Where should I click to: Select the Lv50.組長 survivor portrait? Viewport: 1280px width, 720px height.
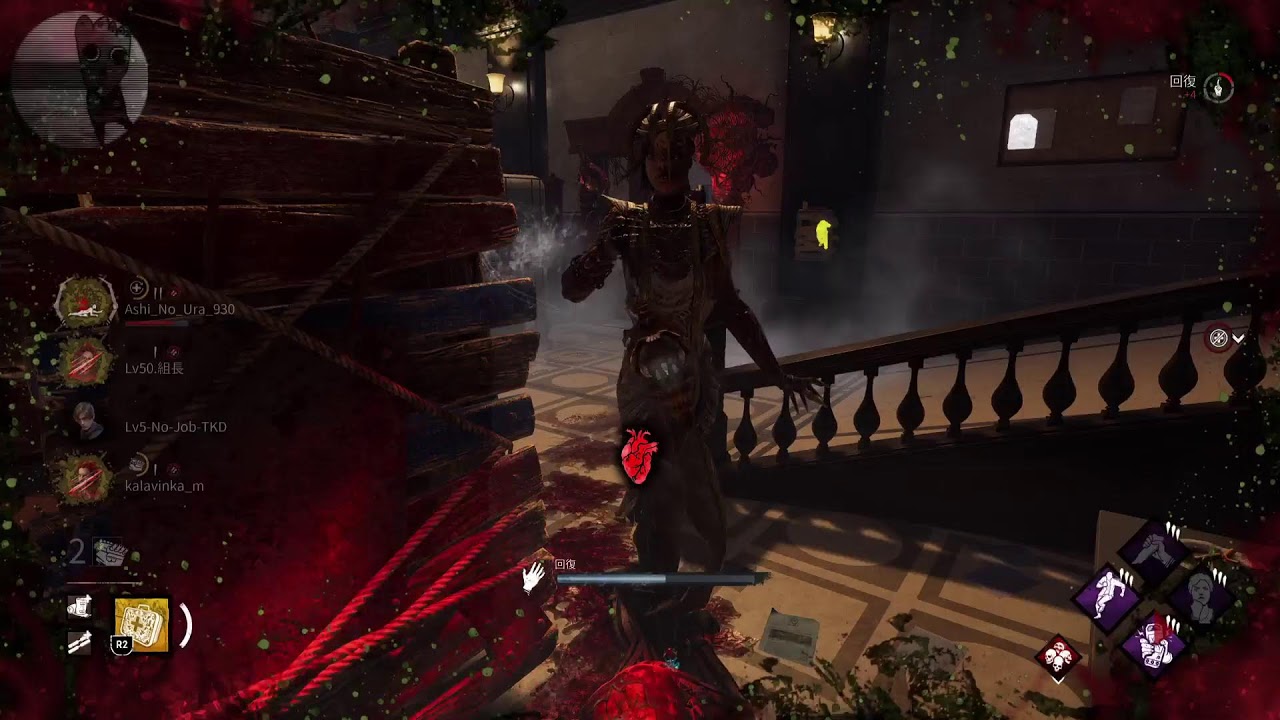86,361
